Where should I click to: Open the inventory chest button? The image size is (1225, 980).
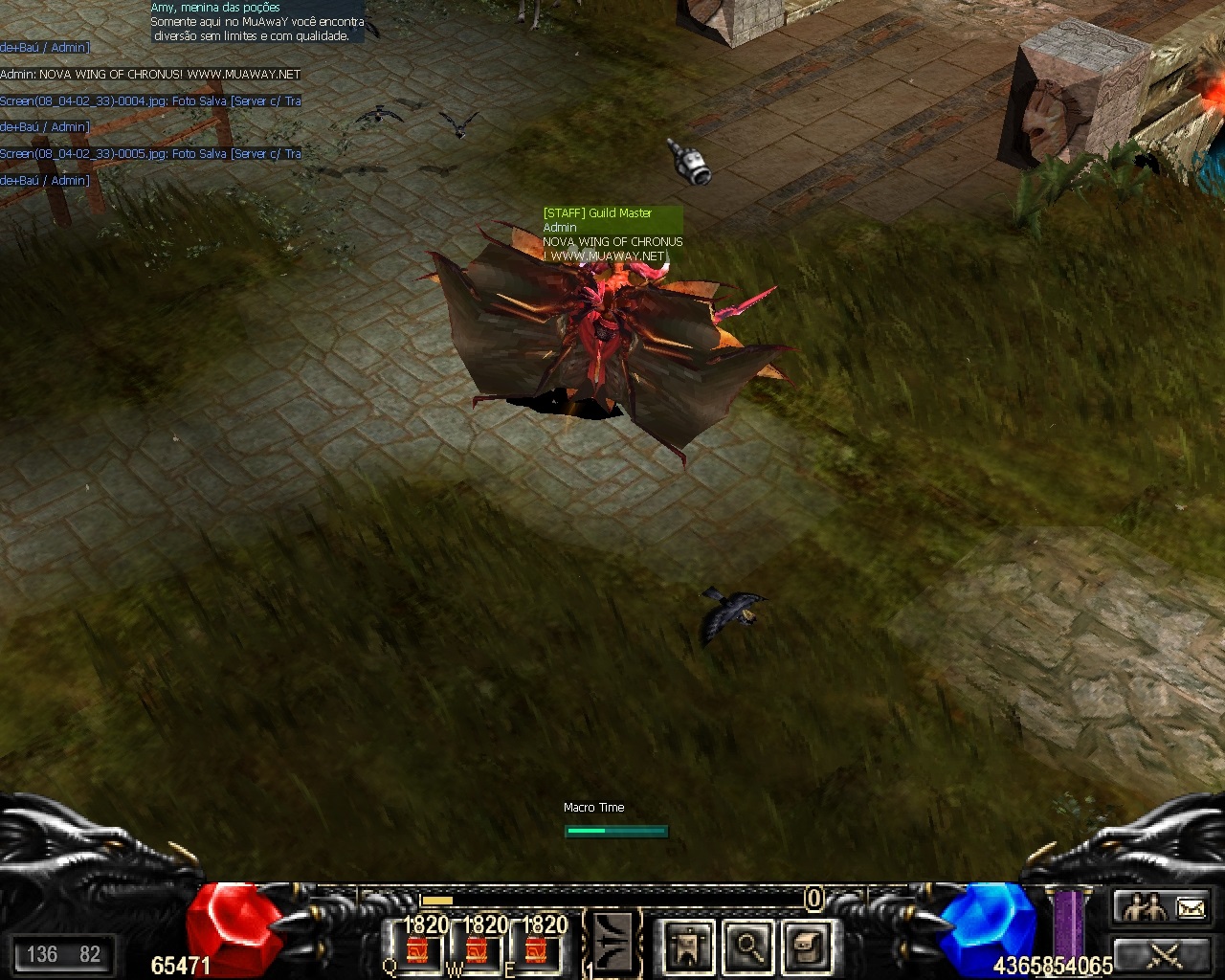(806, 947)
